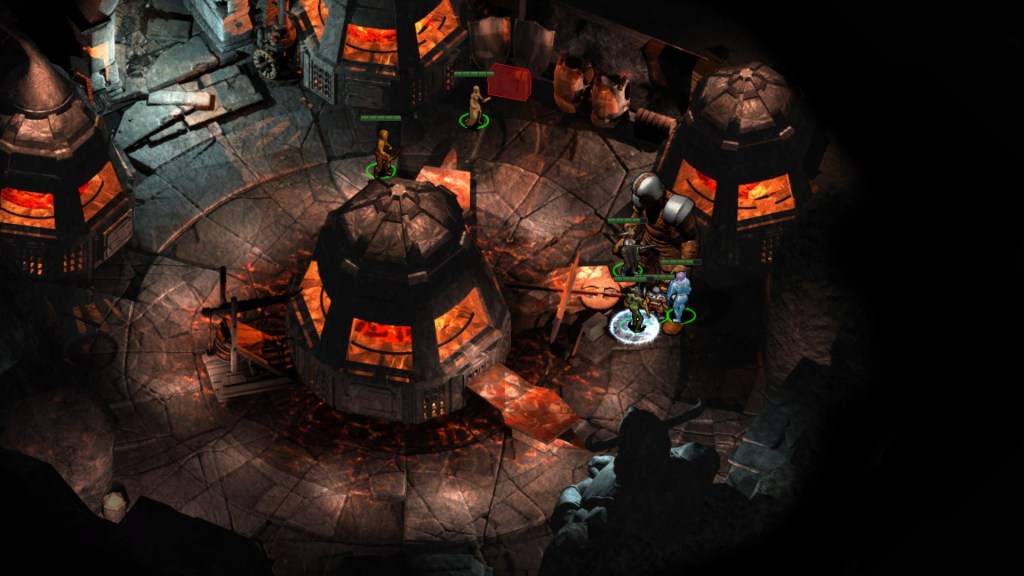Select the blue-skinned party member

[680, 295]
